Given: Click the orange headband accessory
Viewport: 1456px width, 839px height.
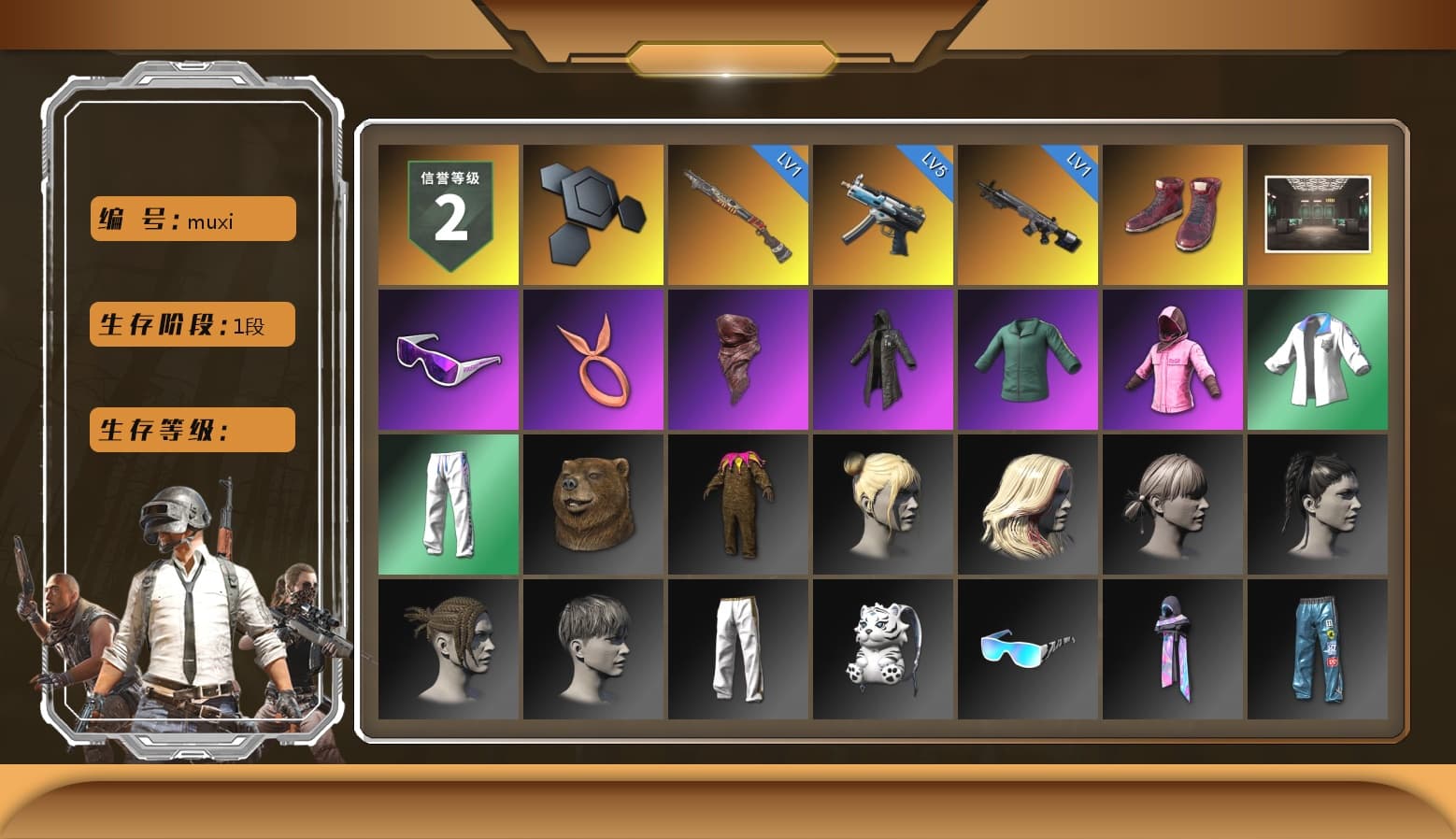Looking at the screenshot, I should tap(593, 360).
